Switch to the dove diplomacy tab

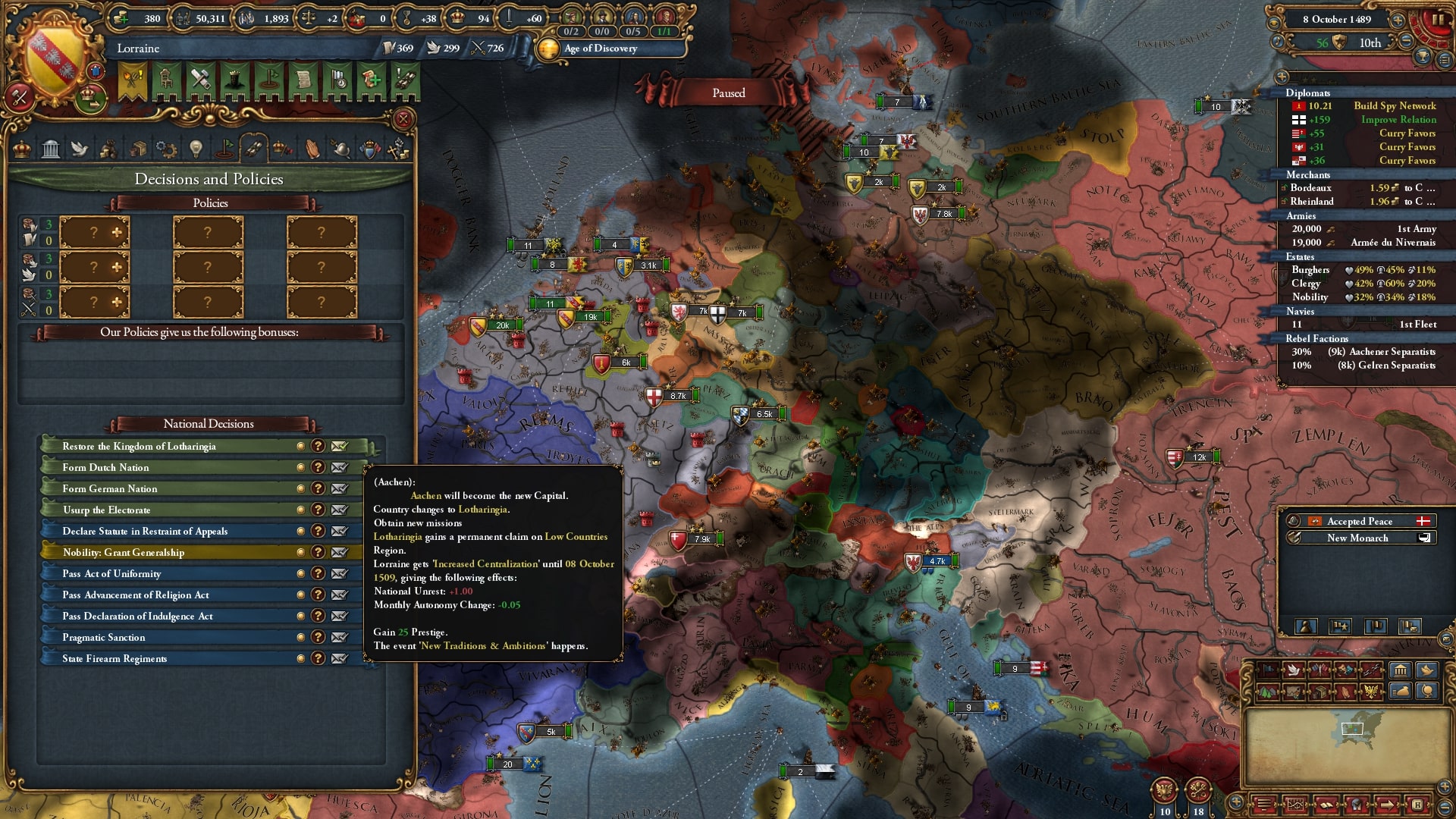80,149
